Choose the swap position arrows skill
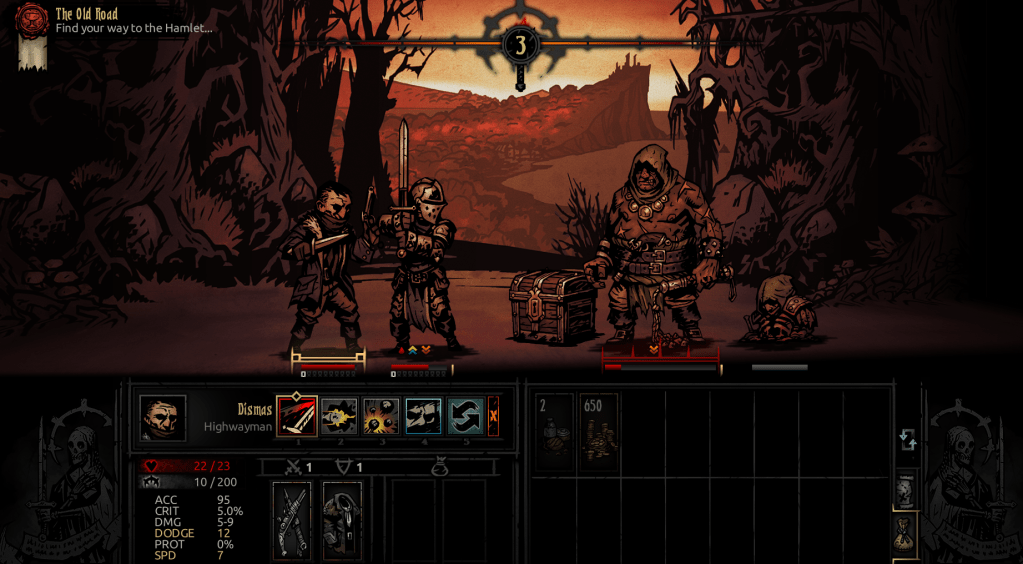Image resolution: width=1023 pixels, height=564 pixels. pyautogui.click(x=465, y=416)
